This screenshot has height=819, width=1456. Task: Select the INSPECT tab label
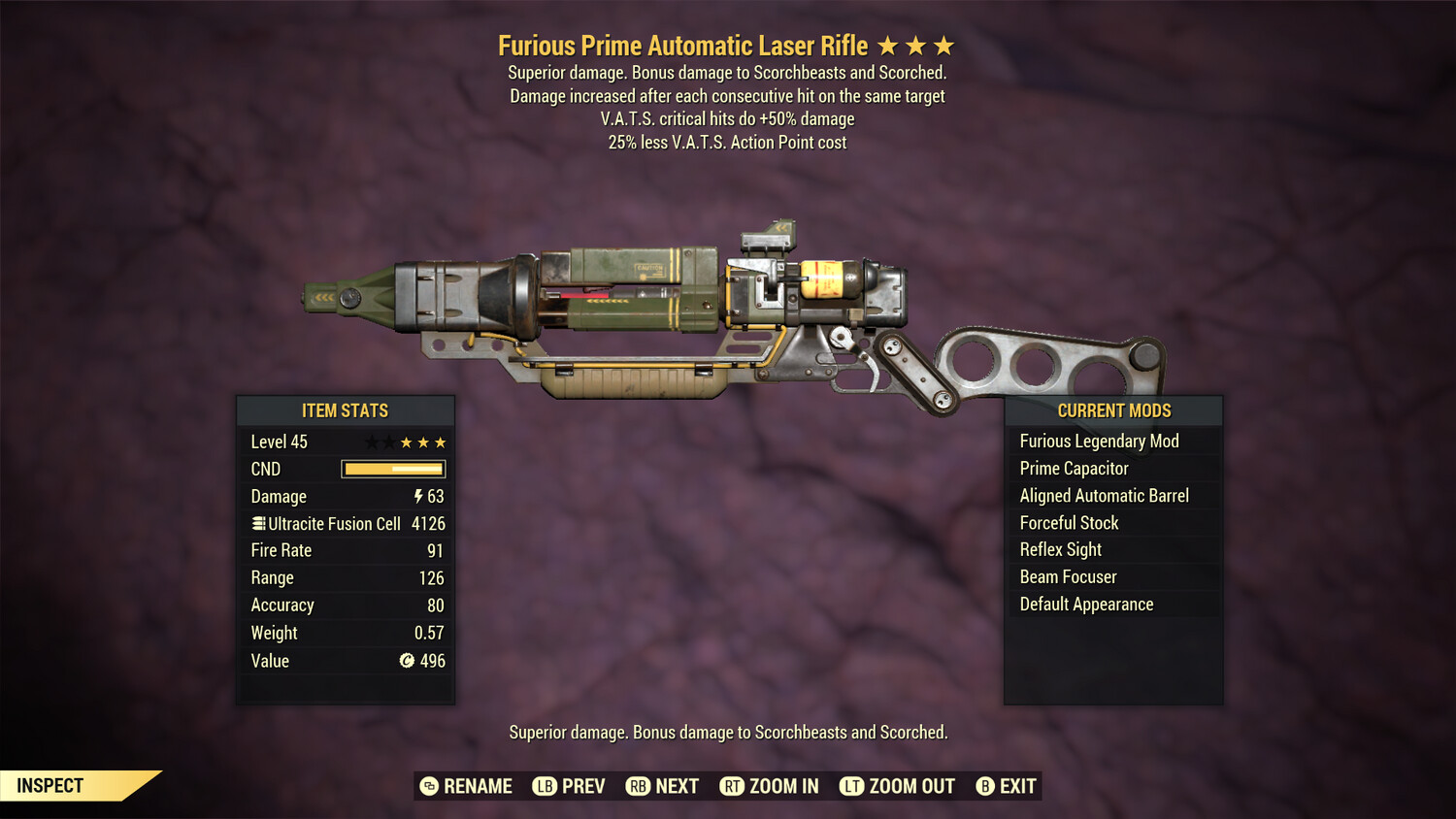[49, 785]
